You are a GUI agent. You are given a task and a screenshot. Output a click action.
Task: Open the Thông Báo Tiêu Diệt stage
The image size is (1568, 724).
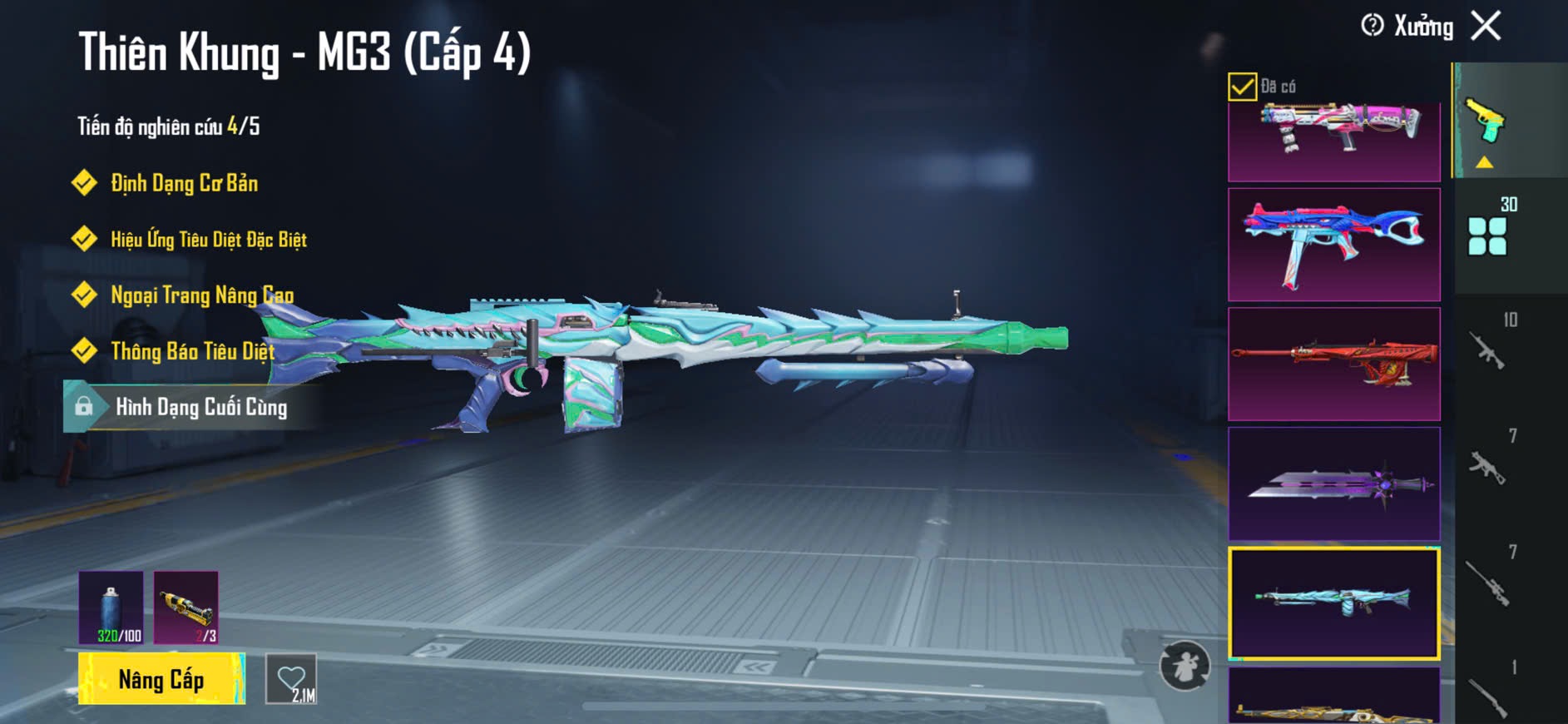click(192, 351)
